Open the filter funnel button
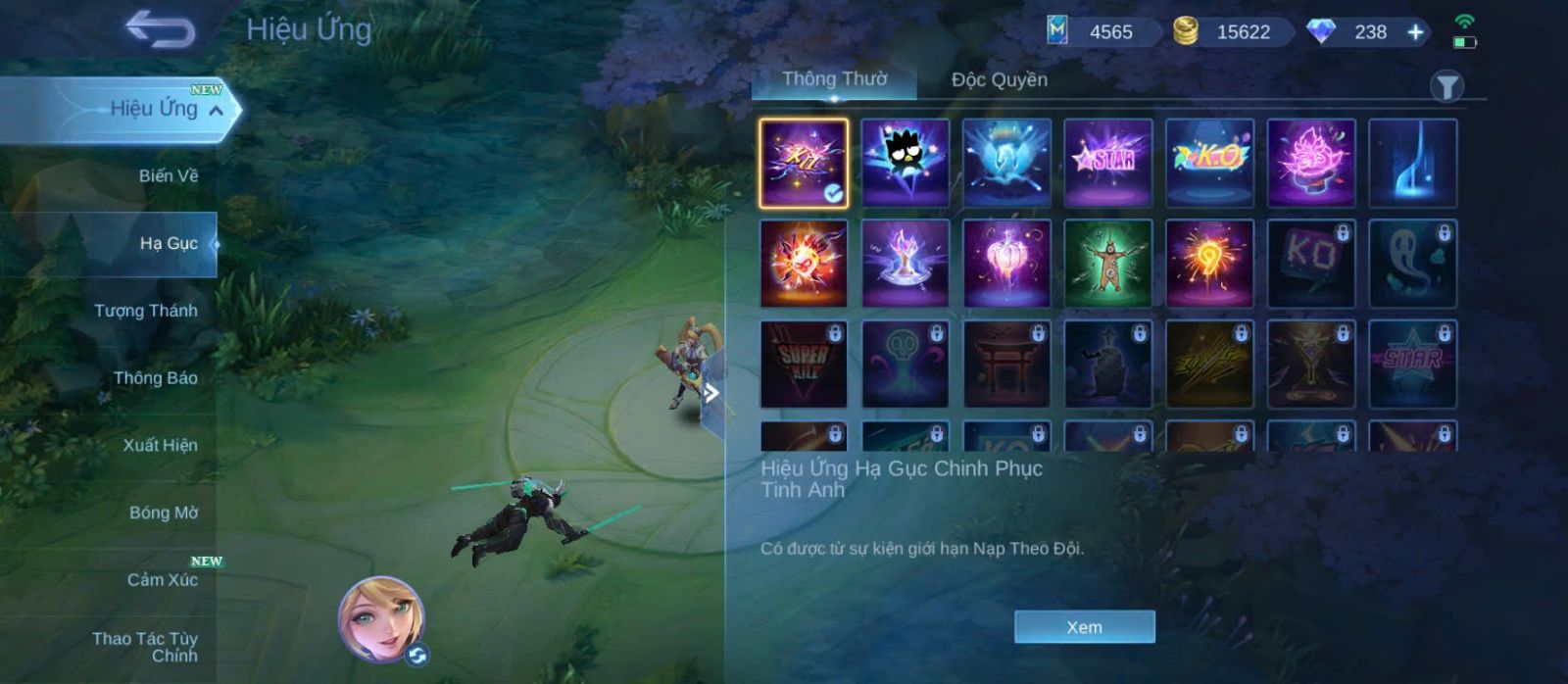Screen dimensions: 1568x684 [x=1446, y=87]
